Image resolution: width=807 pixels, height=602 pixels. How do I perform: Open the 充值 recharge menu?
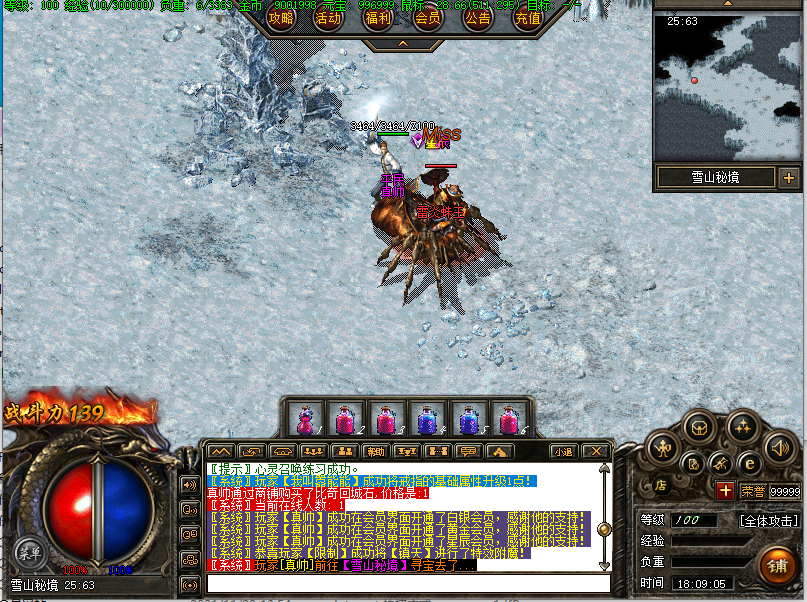click(527, 17)
